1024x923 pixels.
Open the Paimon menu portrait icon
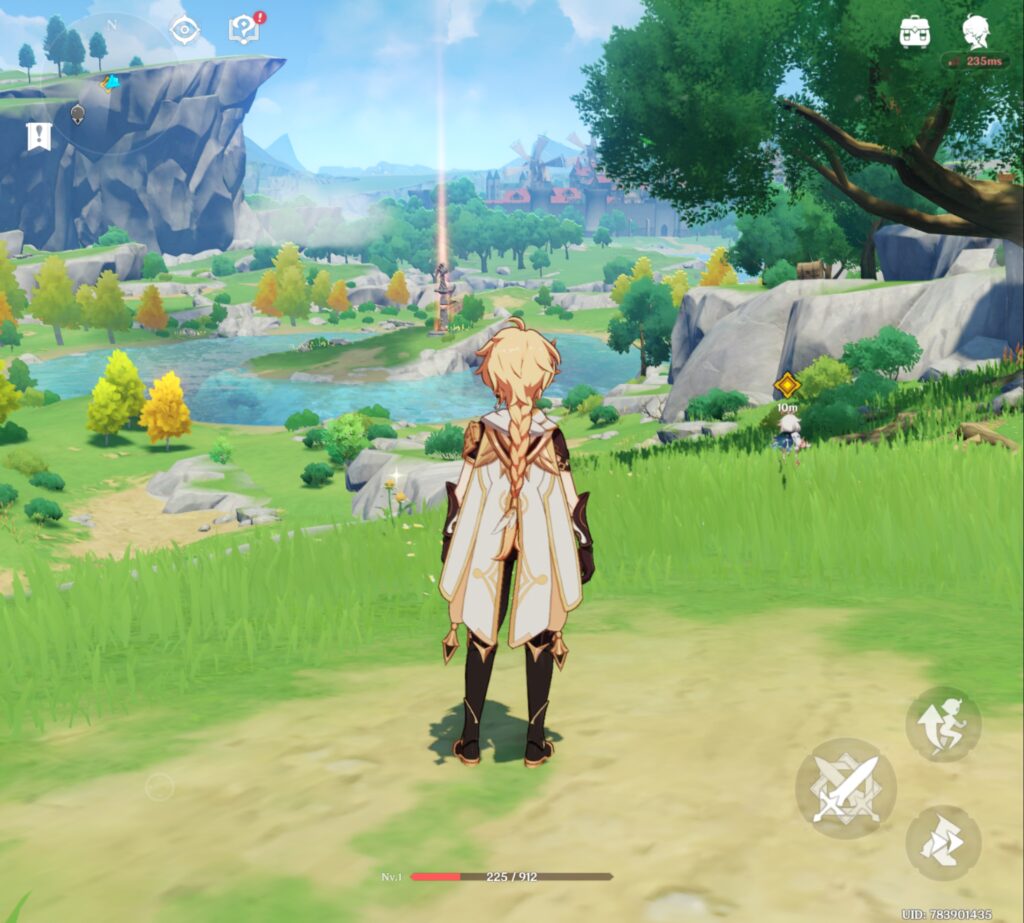976,31
